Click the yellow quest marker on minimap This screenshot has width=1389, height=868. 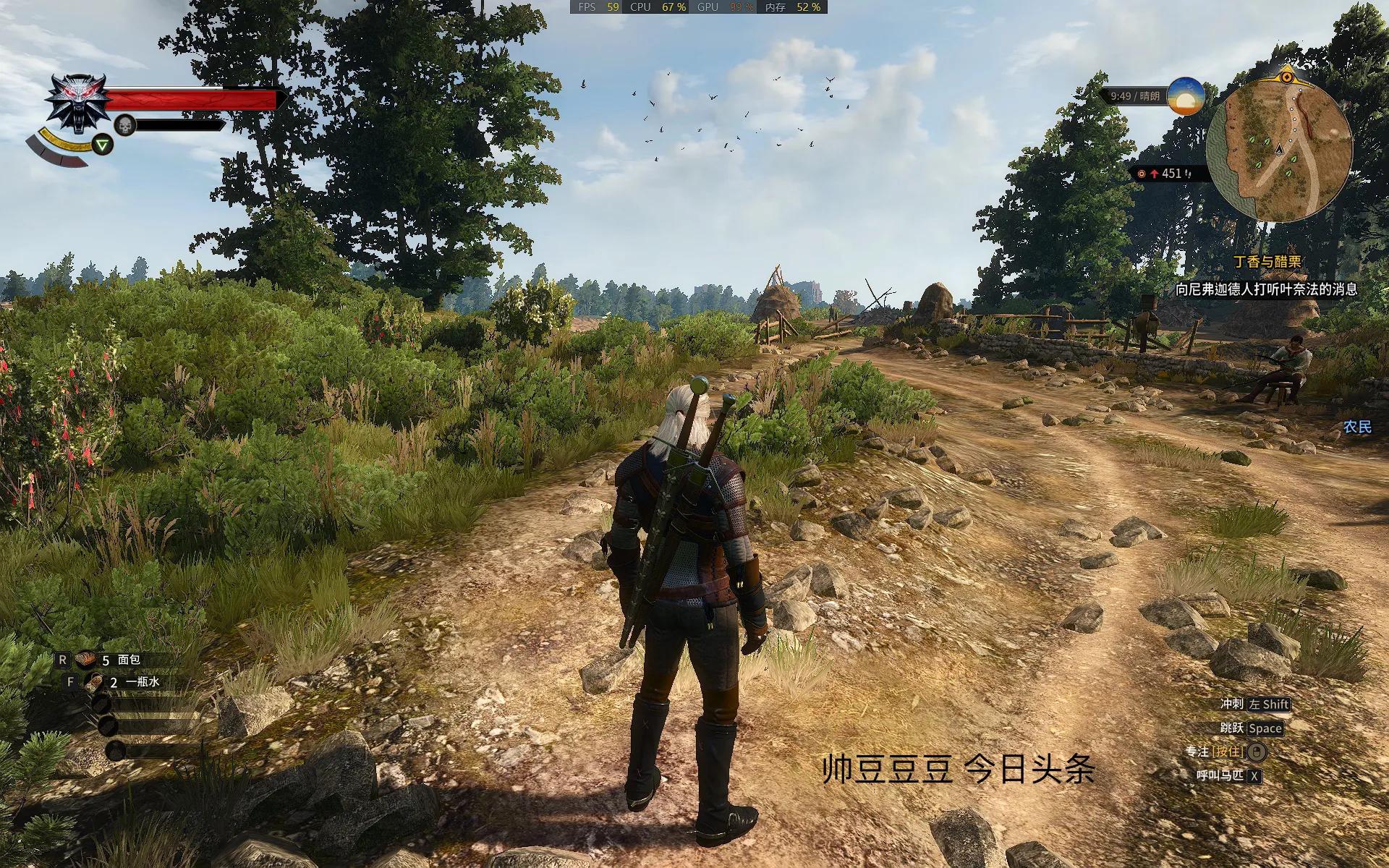click(x=1287, y=75)
